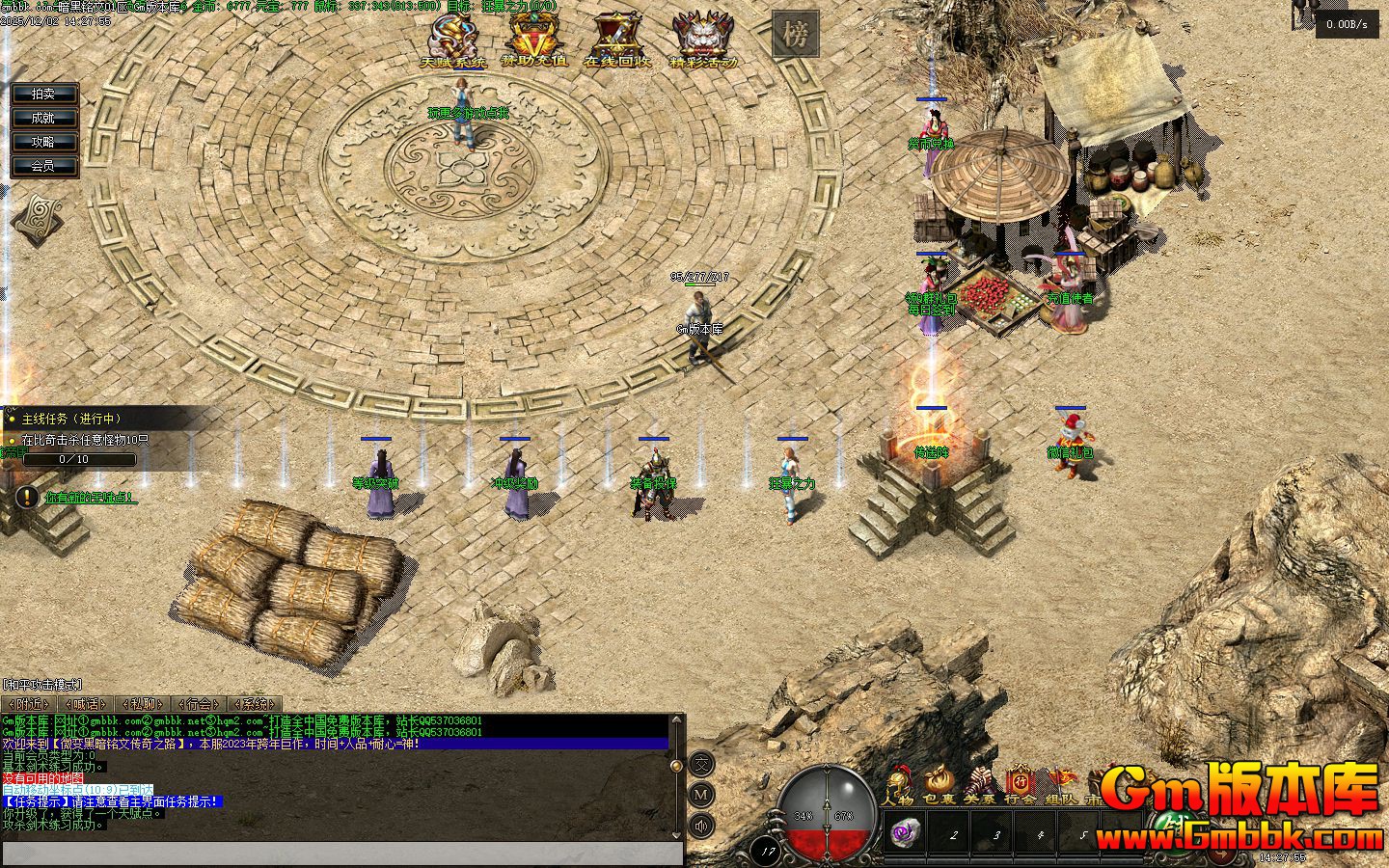Switch chat to the 系统 system tab

pos(255,704)
